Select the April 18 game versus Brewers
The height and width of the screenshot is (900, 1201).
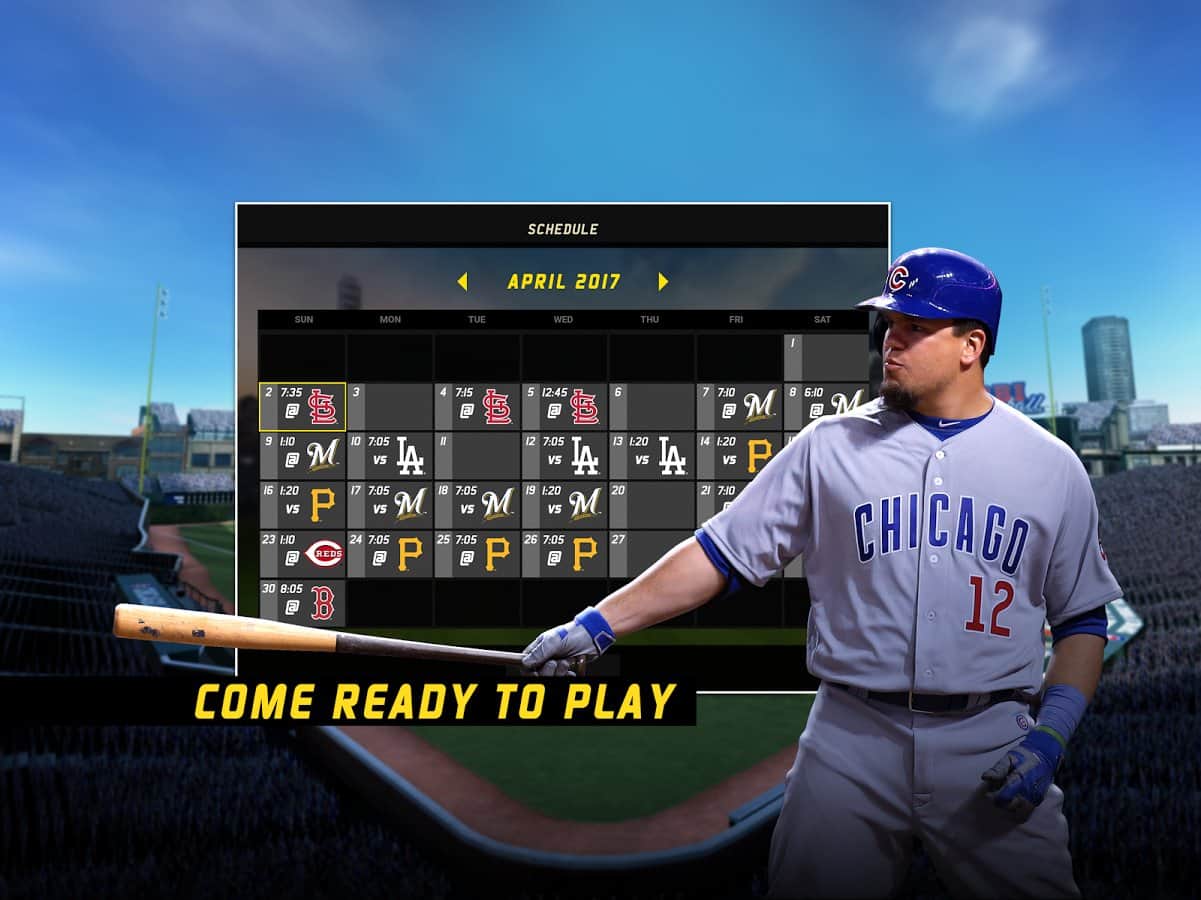coord(477,504)
